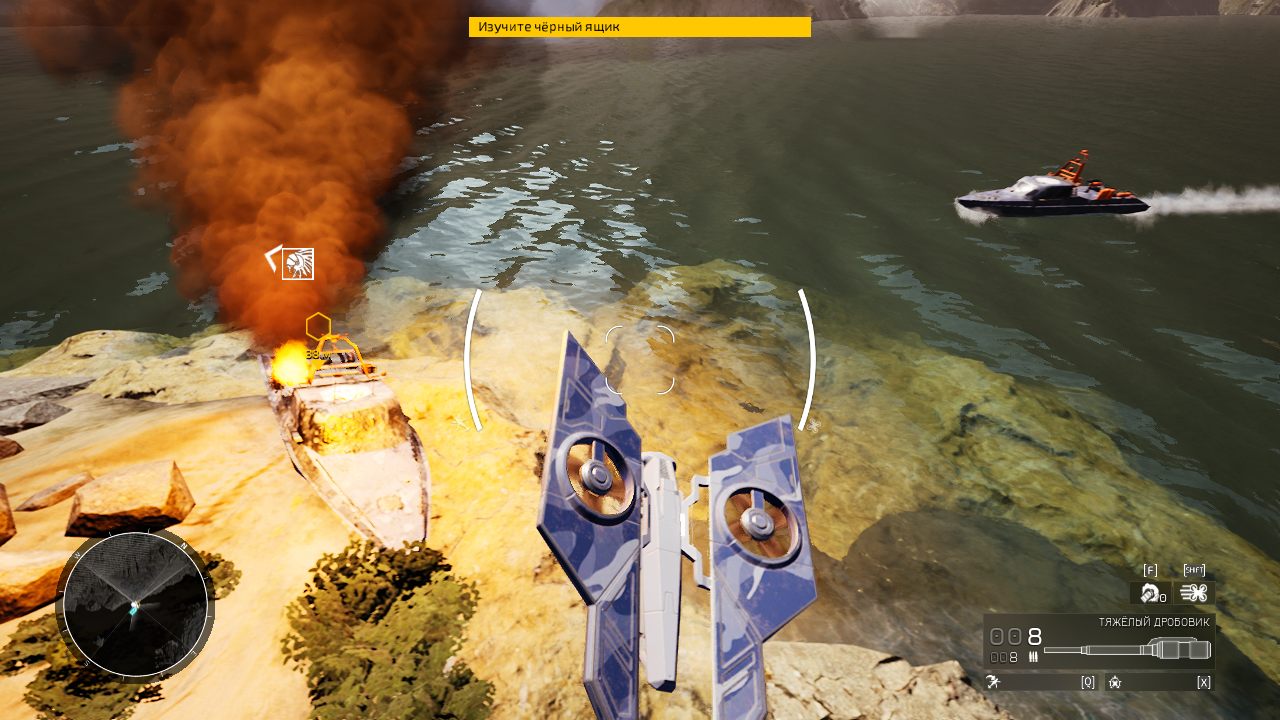The width and height of the screenshot is (1280, 720).
Task: Click the chief head faction marker
Action: [x=297, y=264]
